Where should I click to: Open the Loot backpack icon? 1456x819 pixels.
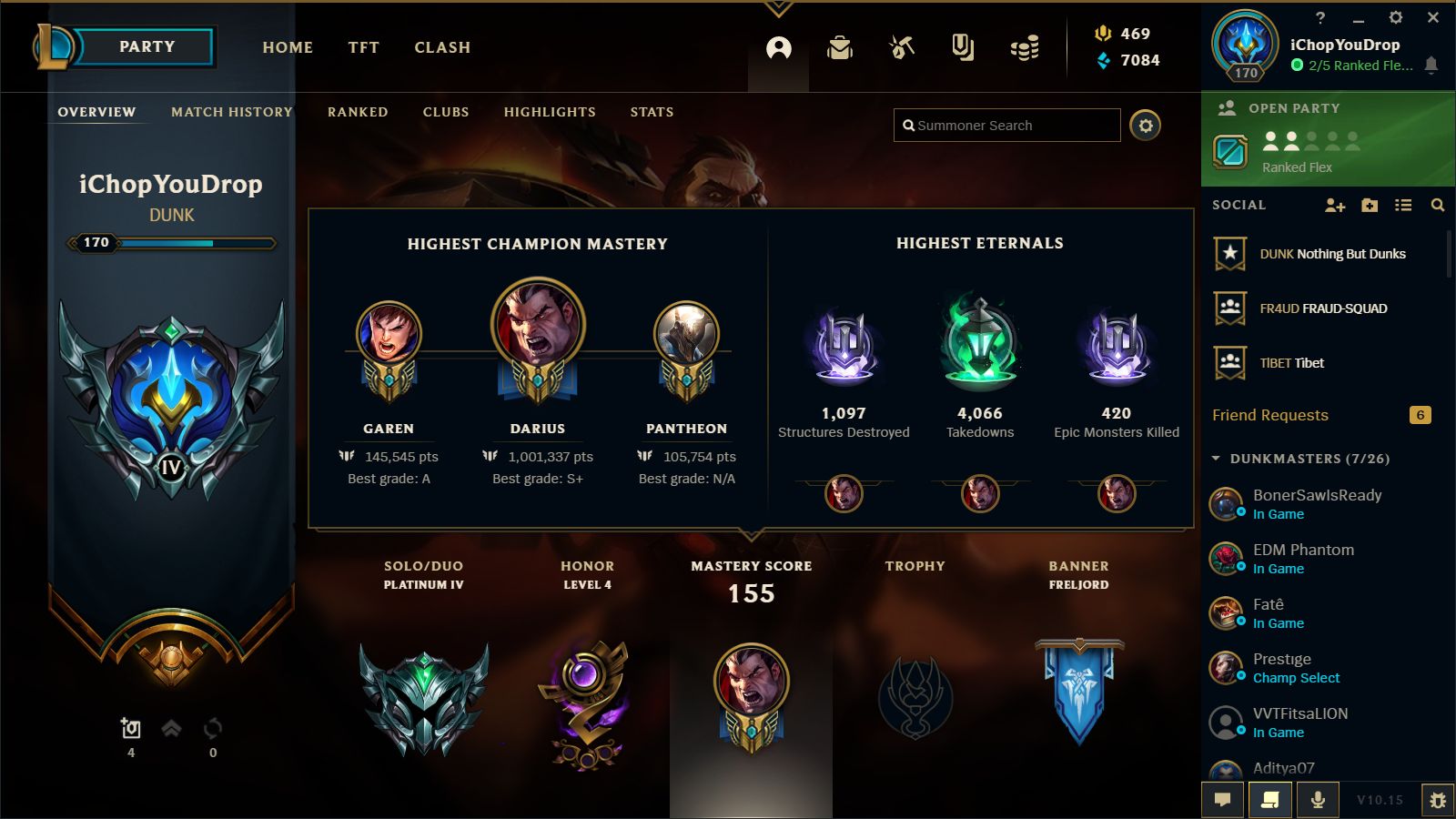[x=840, y=49]
